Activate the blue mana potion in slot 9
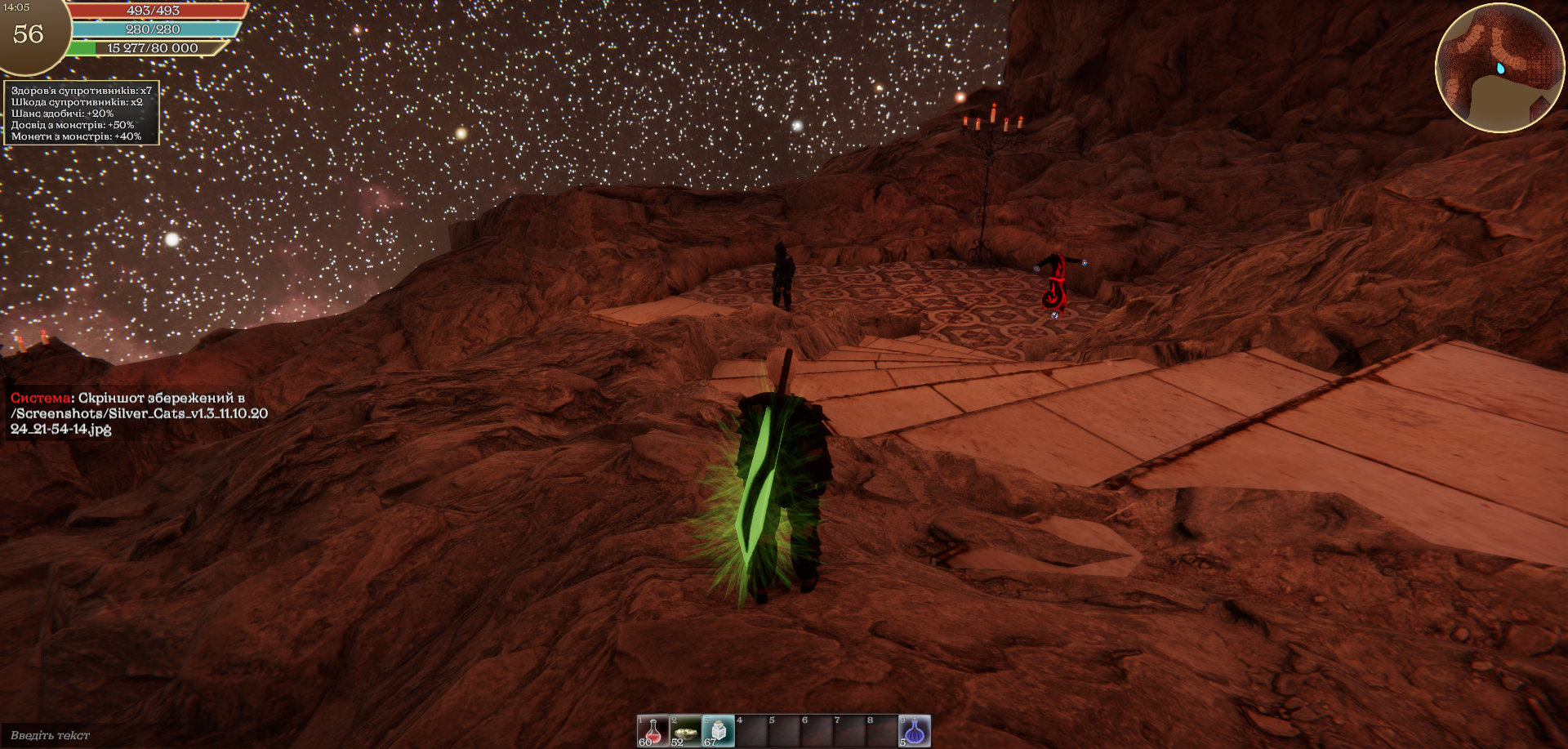 (x=915, y=731)
